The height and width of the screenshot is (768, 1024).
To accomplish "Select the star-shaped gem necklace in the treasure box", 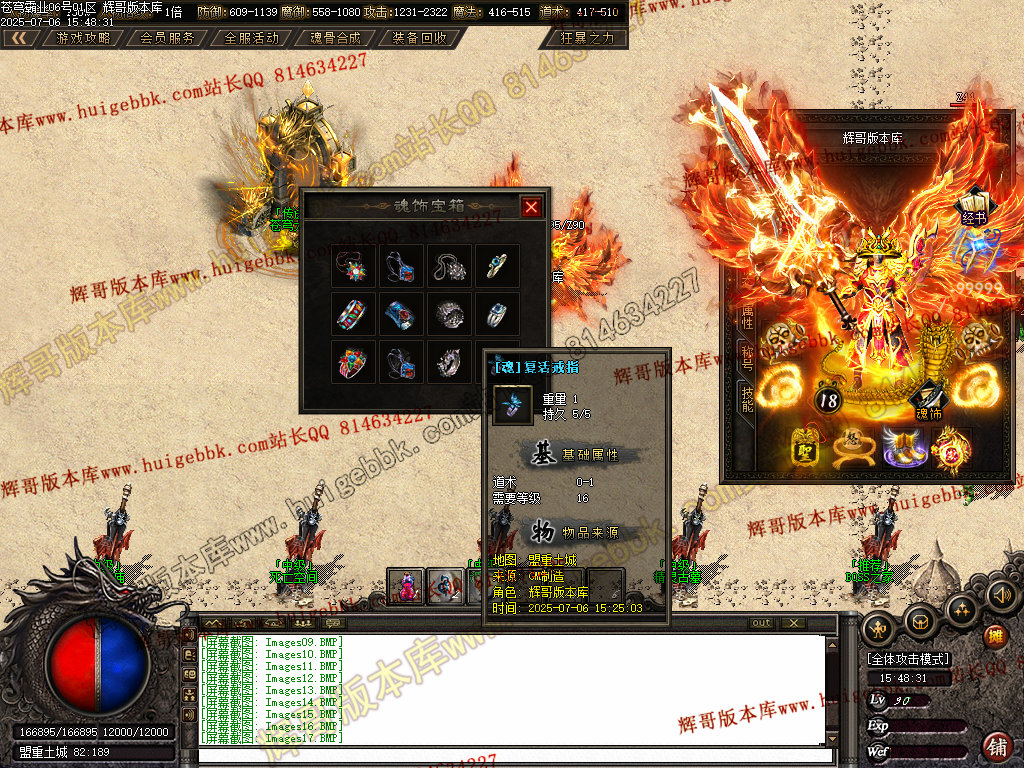I will 353,265.
